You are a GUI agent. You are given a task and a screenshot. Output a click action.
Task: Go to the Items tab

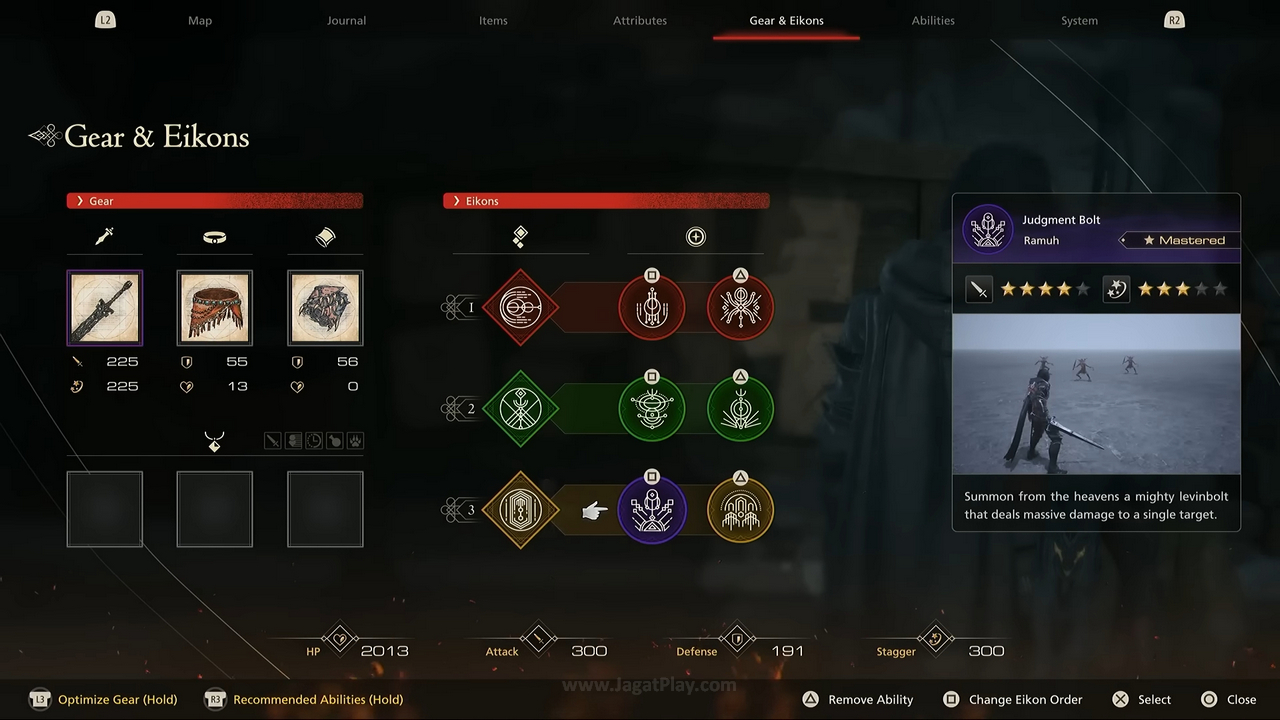tap(493, 20)
